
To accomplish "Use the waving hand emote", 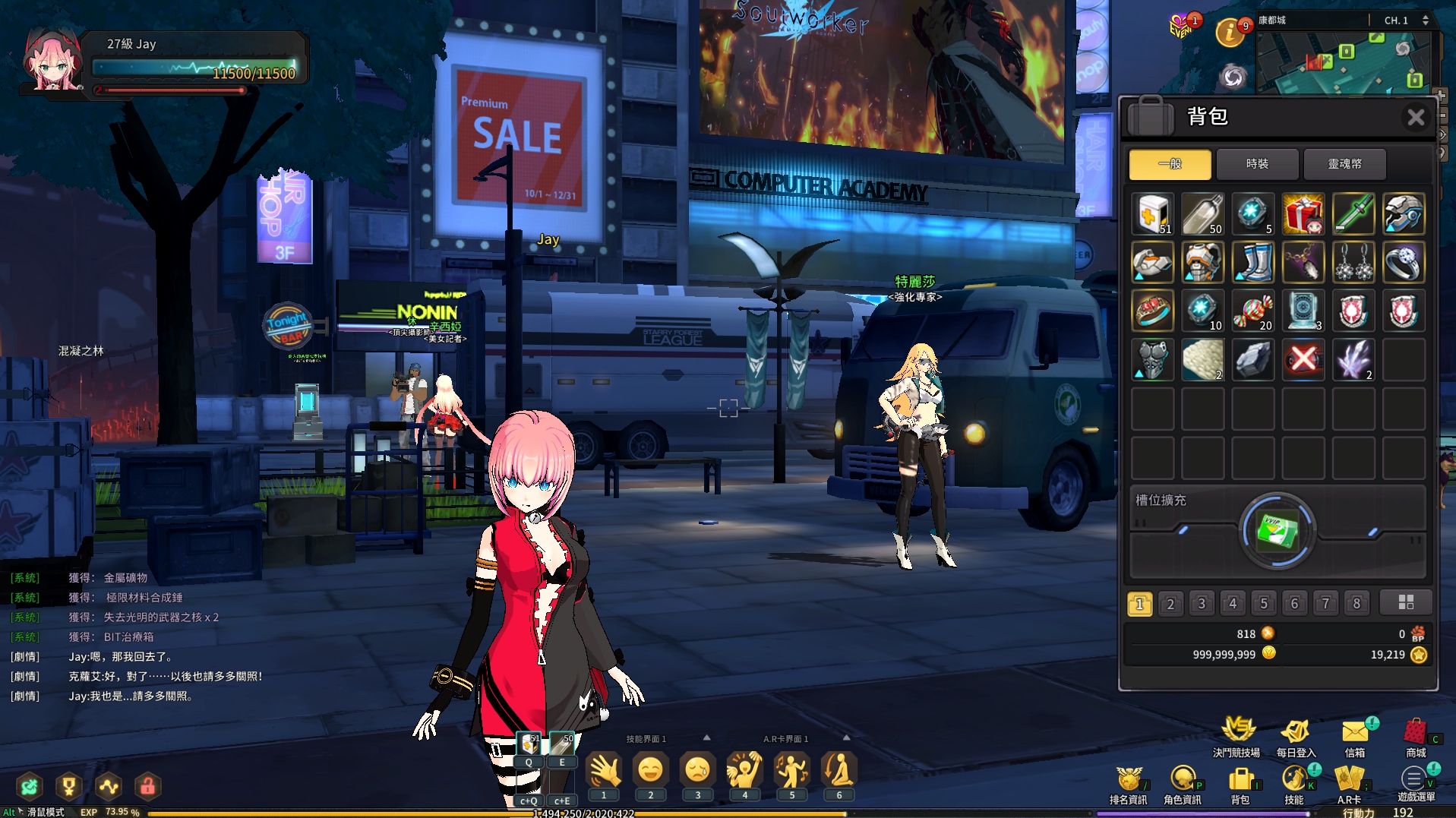I will pos(605,771).
